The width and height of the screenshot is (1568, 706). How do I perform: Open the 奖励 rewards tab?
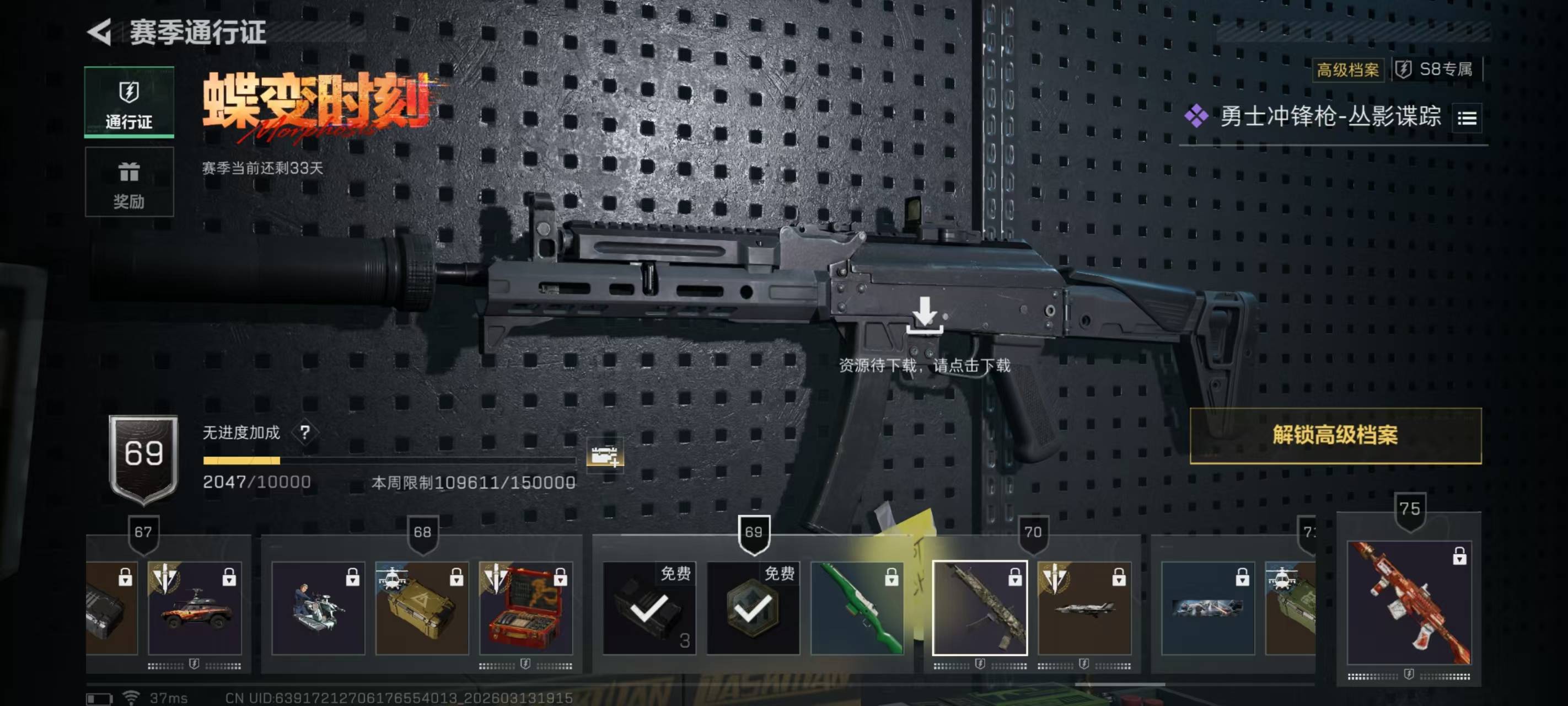129,181
